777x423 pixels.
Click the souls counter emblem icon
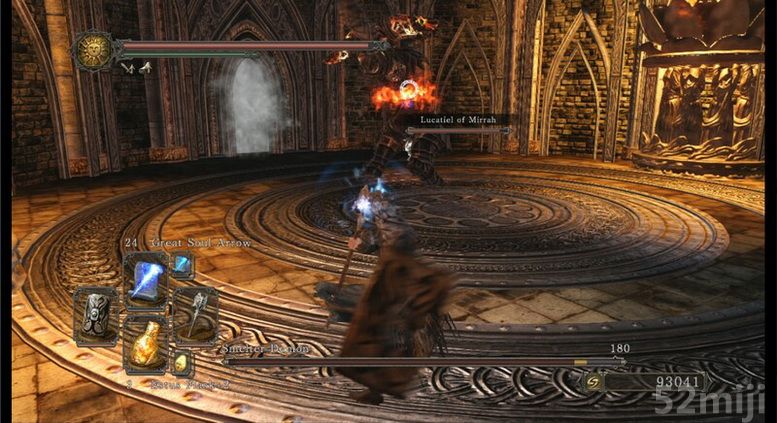(591, 382)
